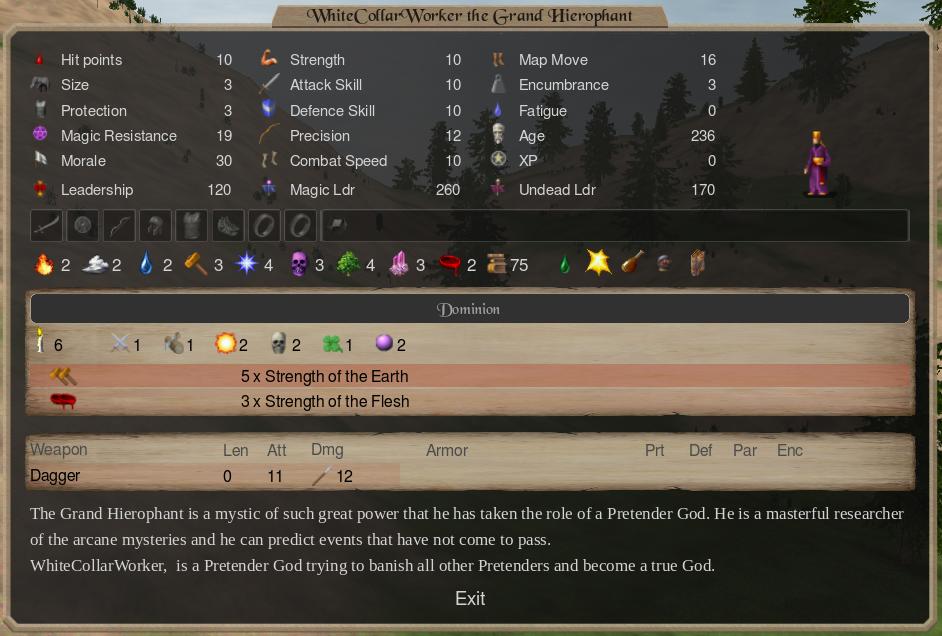This screenshot has width=942, height=636.
Task: Select the blood magic red pool icon
Action: tap(450, 264)
